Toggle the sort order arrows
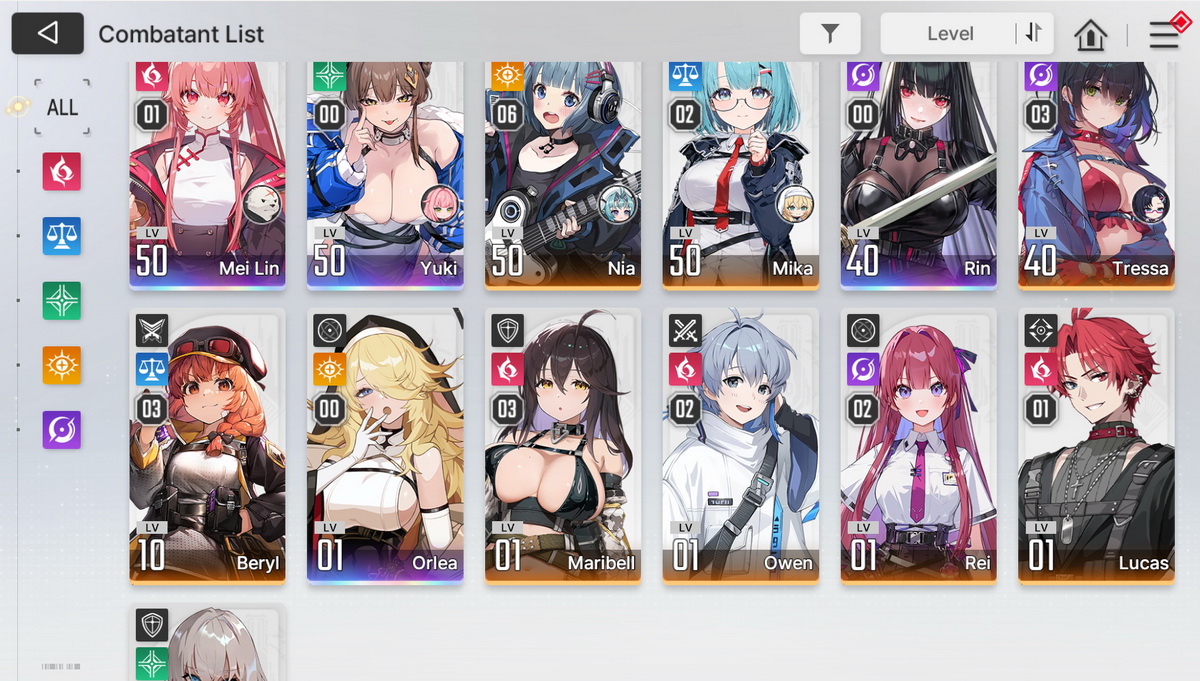Viewport: 1200px width, 681px height. click(1033, 34)
